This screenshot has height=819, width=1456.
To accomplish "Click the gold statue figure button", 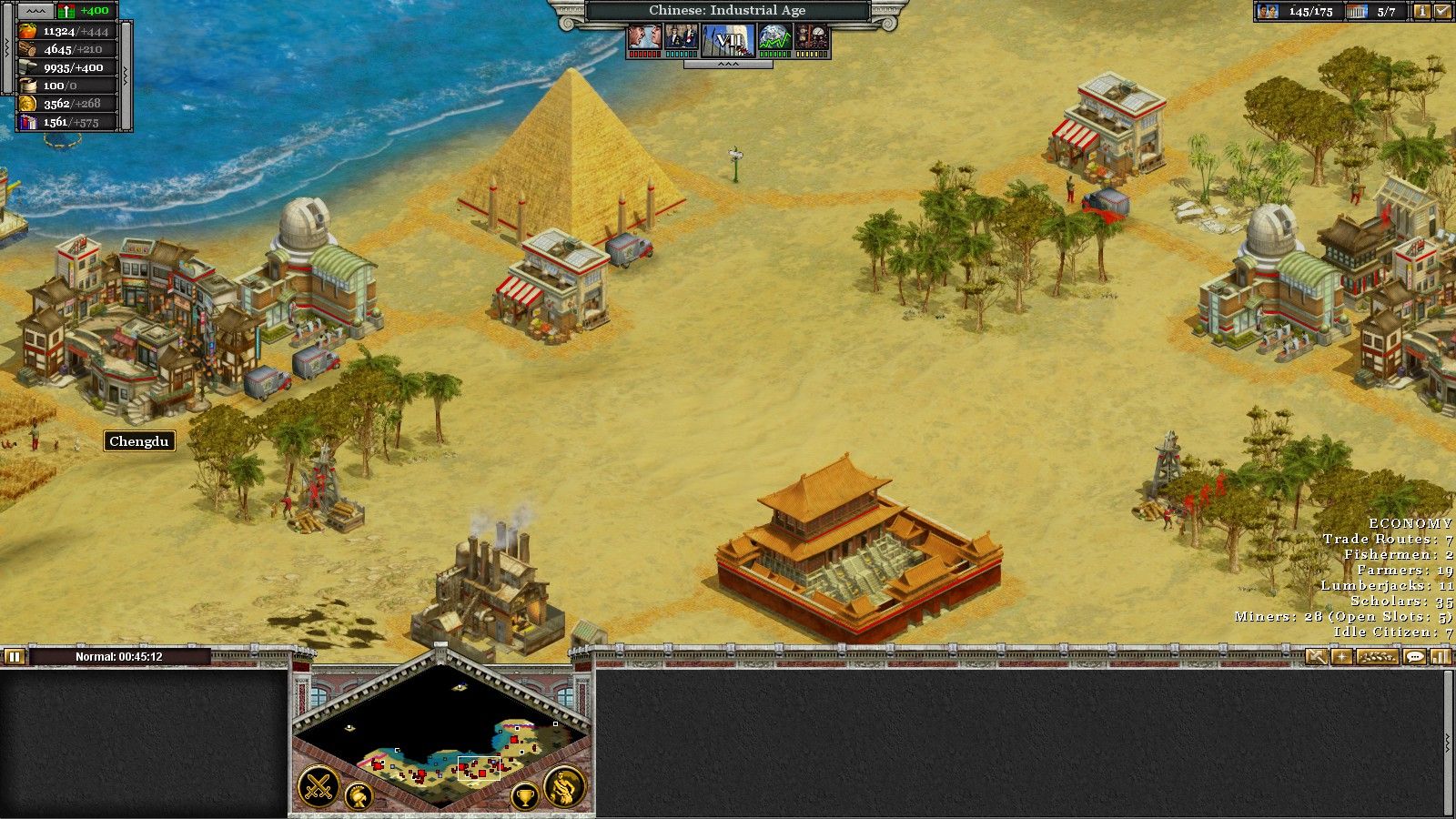I will click(564, 787).
